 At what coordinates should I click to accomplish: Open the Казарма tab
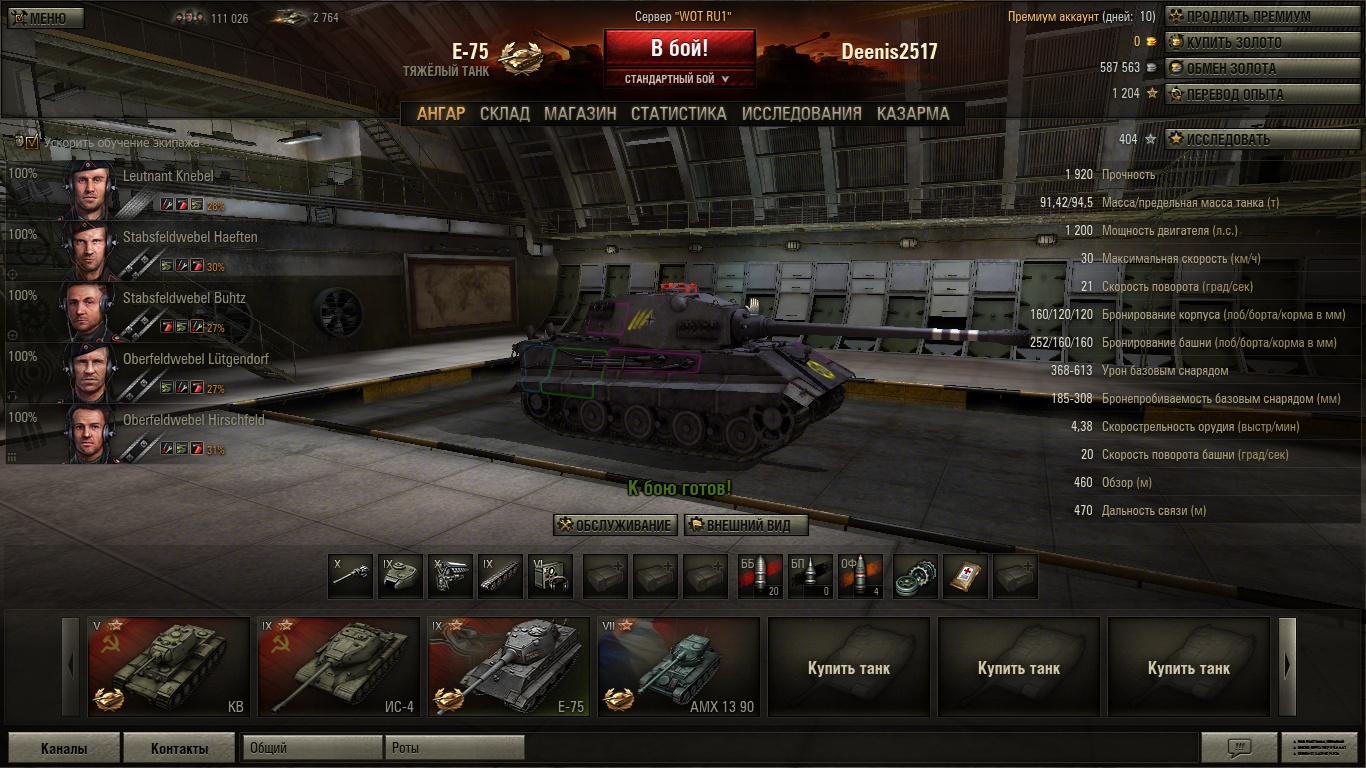[x=913, y=114]
